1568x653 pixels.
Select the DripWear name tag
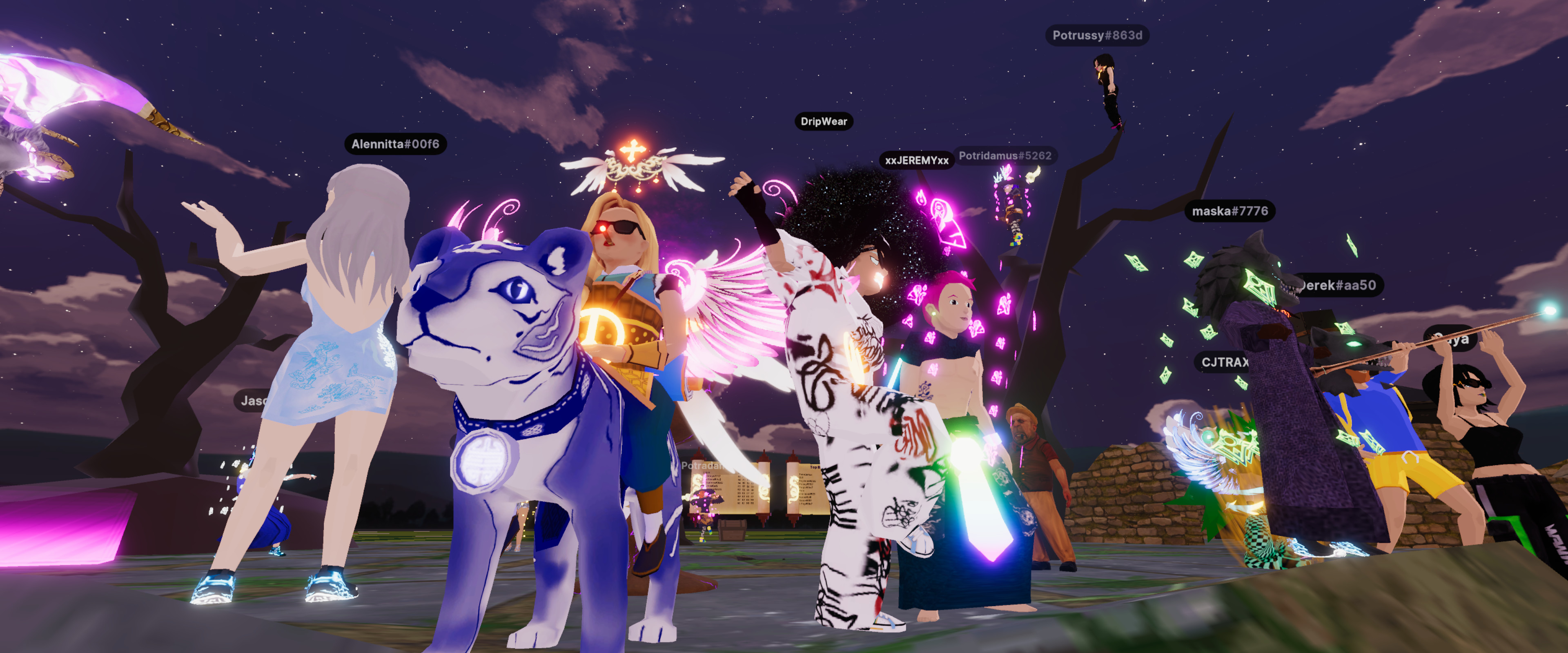(x=824, y=122)
